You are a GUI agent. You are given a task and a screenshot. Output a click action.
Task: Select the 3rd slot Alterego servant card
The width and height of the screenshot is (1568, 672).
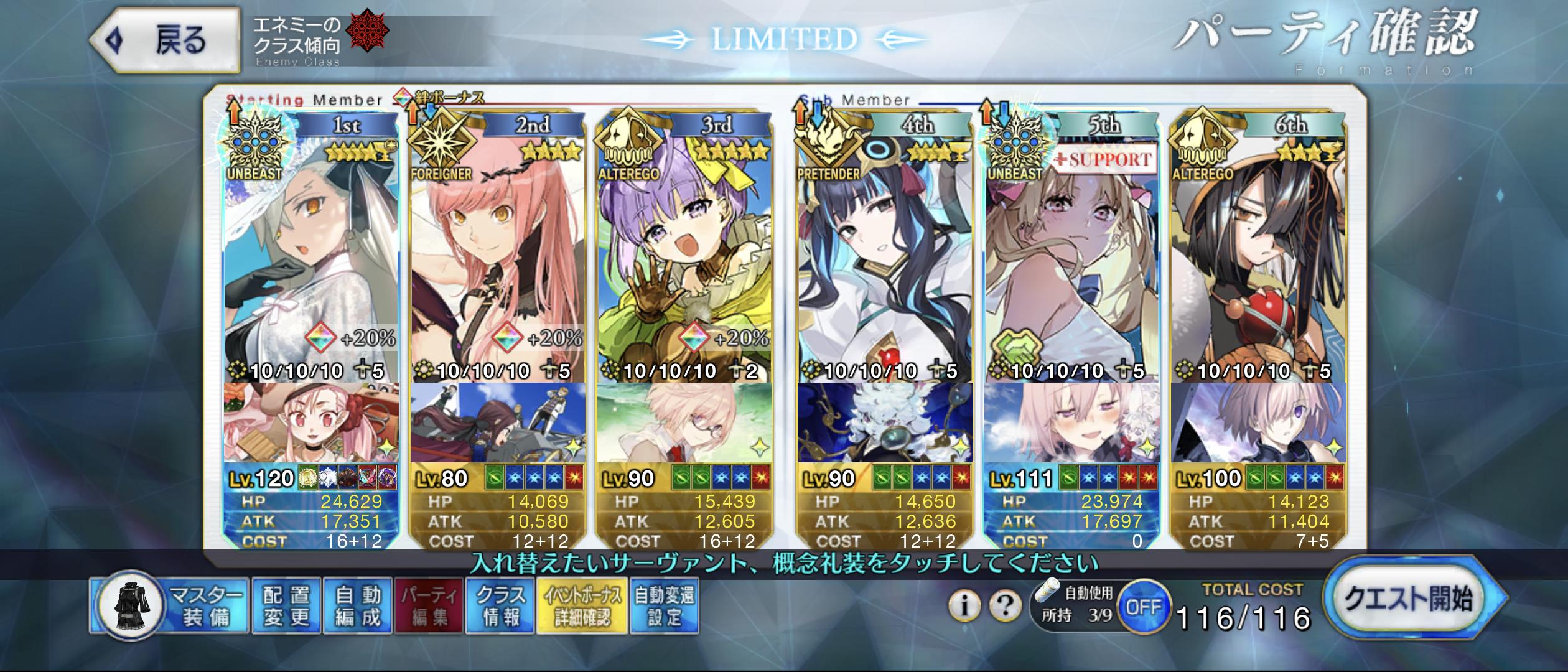(684, 249)
